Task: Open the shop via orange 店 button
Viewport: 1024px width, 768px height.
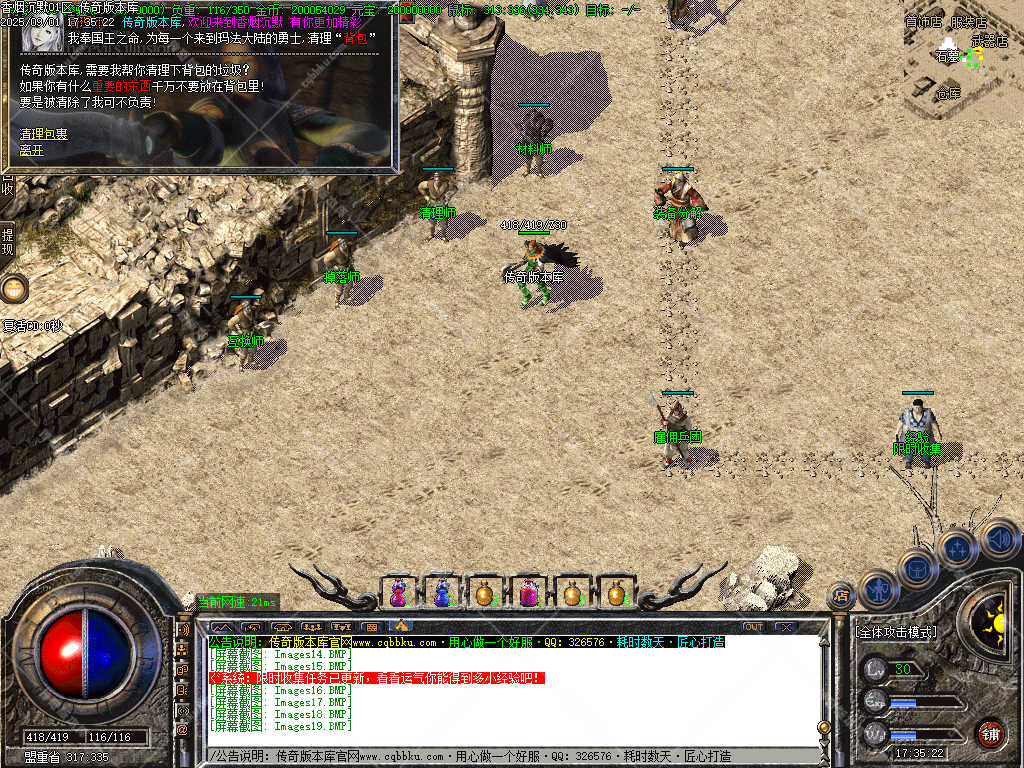Action: (841, 596)
